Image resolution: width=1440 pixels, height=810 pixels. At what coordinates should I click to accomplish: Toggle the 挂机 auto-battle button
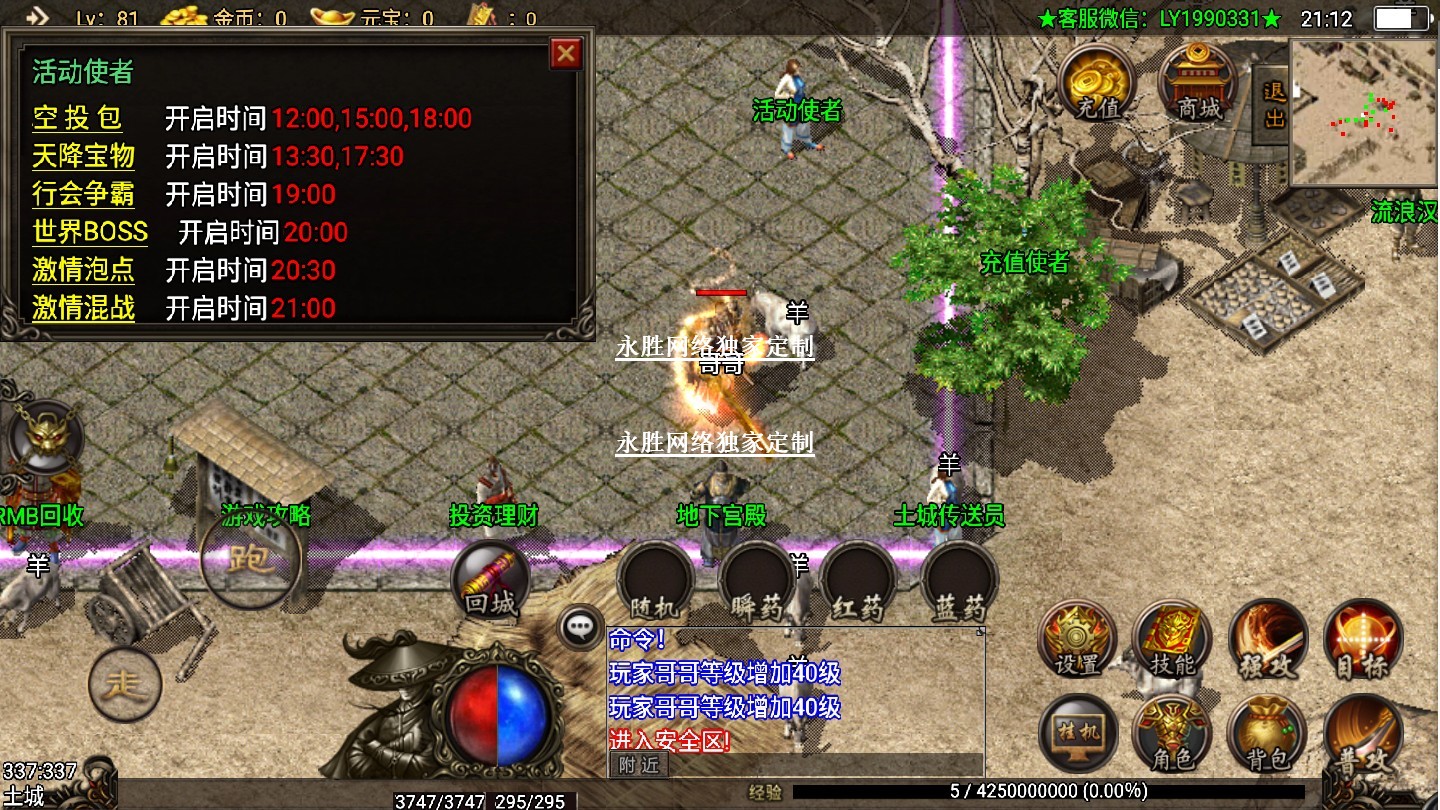click(1077, 735)
